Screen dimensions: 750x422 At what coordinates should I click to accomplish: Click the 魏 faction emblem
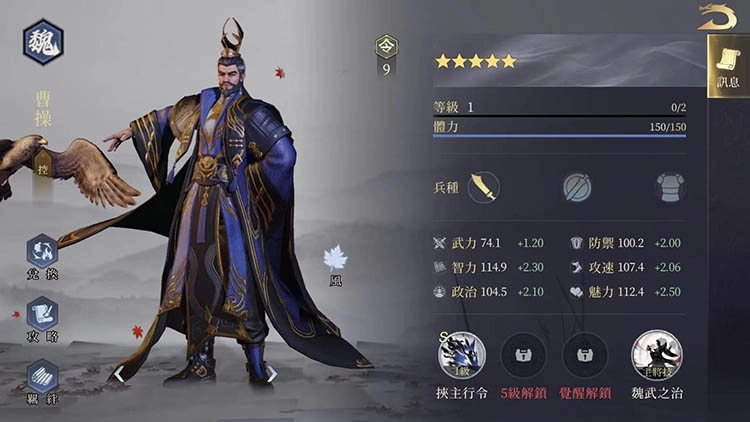click(x=43, y=42)
